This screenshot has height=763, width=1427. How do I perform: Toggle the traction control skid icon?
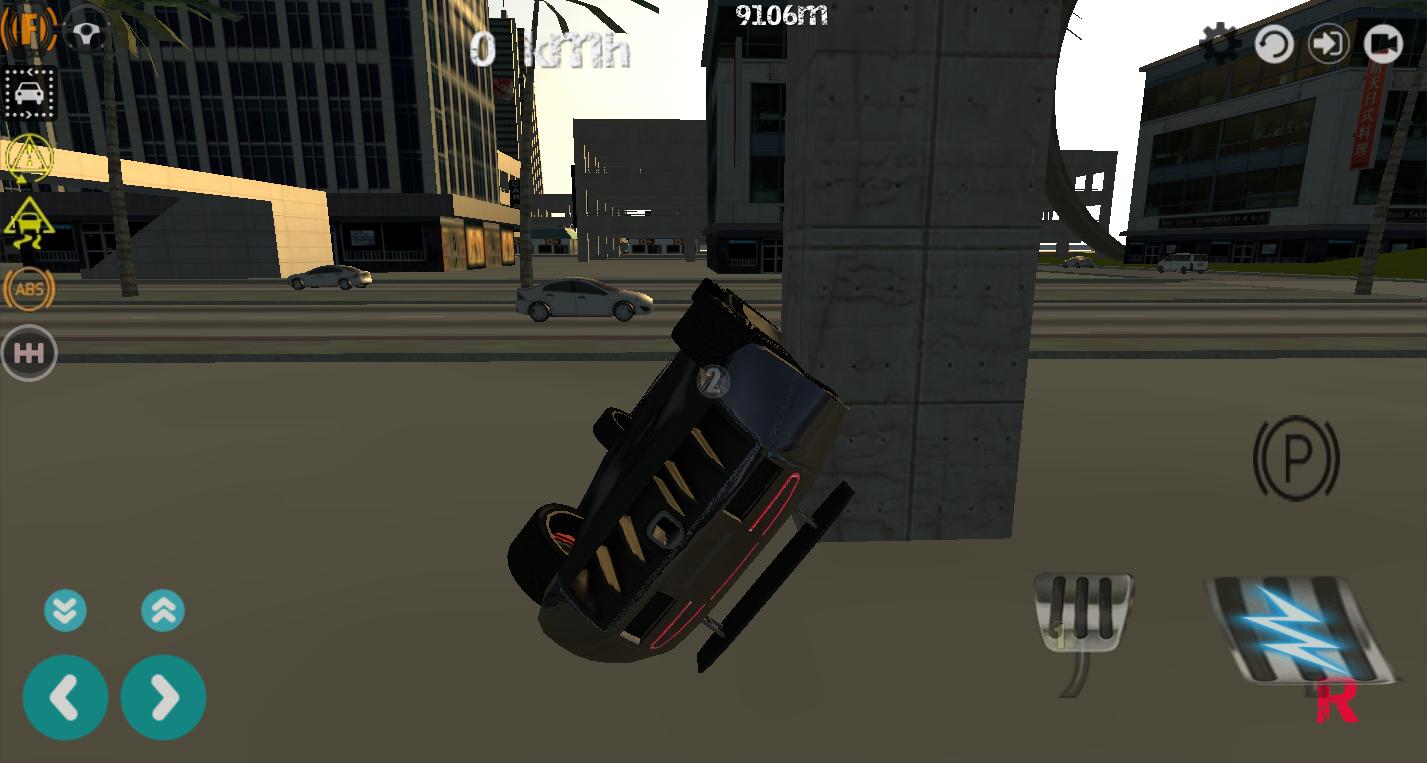(x=29, y=222)
